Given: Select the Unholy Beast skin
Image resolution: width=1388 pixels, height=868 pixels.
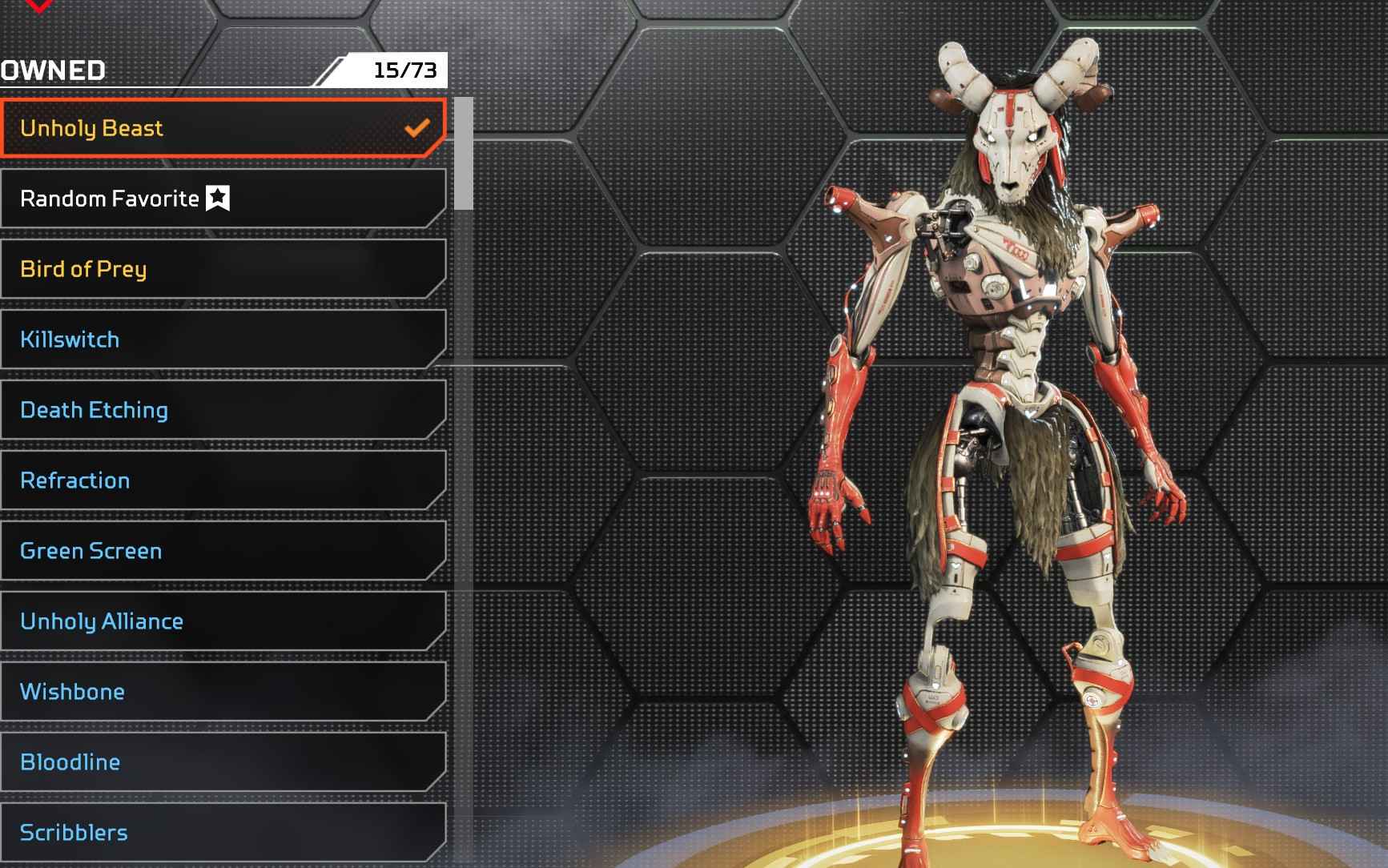Looking at the screenshot, I should click(x=223, y=128).
